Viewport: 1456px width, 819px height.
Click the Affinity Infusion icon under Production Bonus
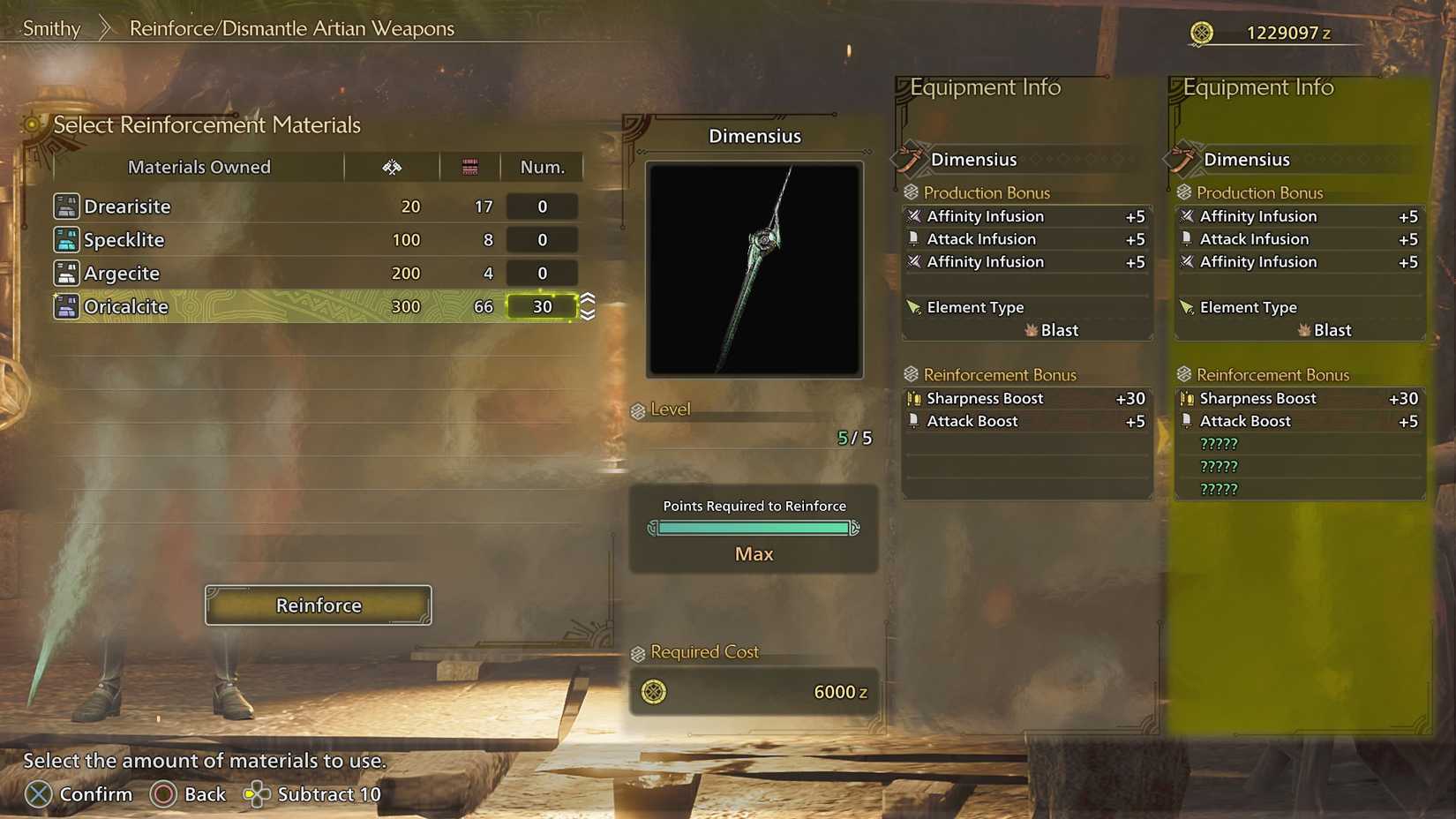915,215
